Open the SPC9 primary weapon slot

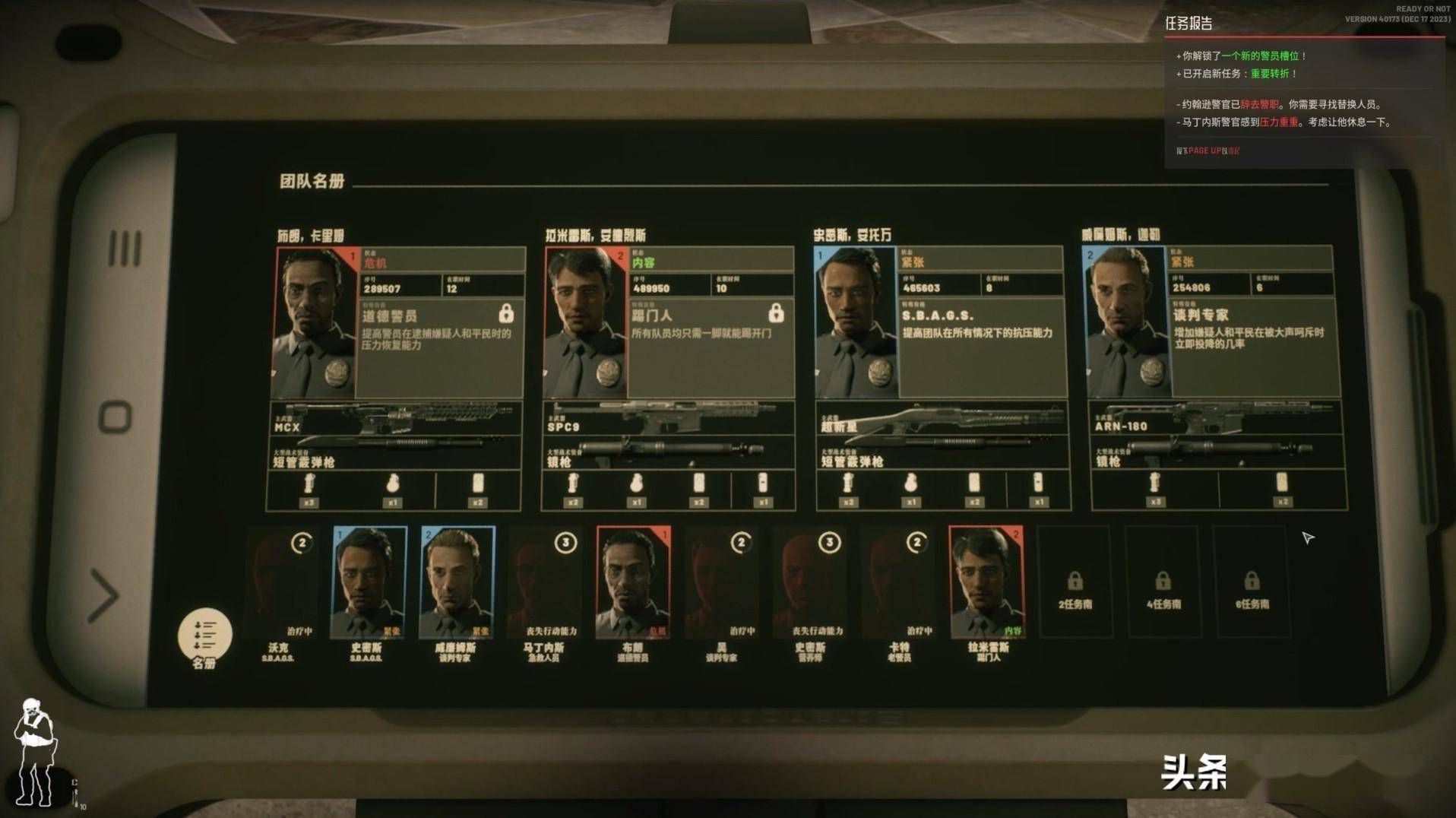click(669, 418)
